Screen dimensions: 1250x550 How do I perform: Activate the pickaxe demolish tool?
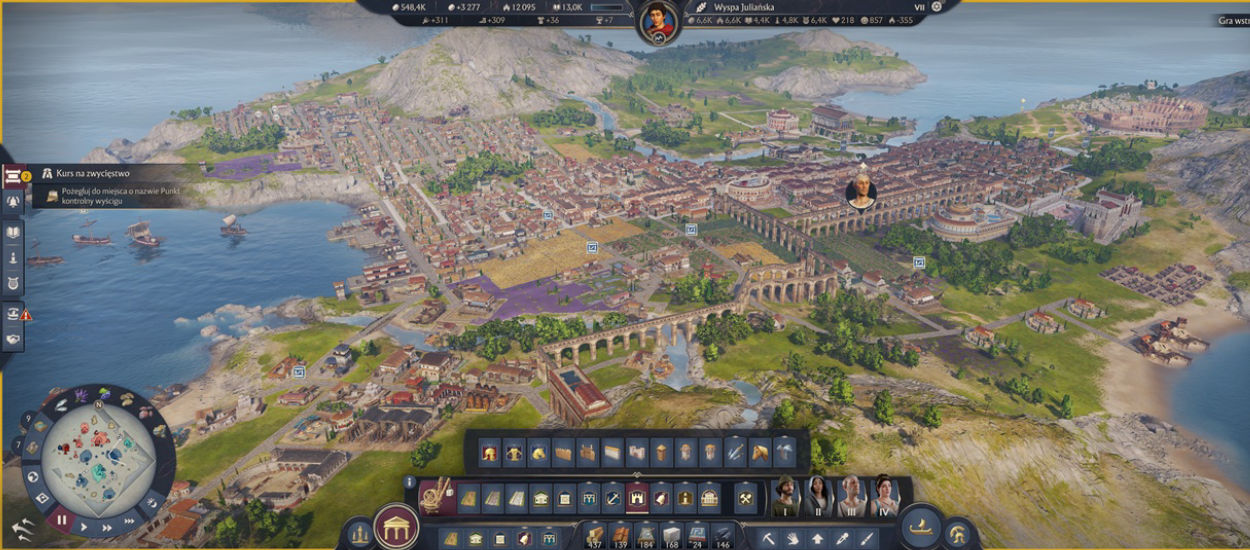pyautogui.click(x=769, y=538)
